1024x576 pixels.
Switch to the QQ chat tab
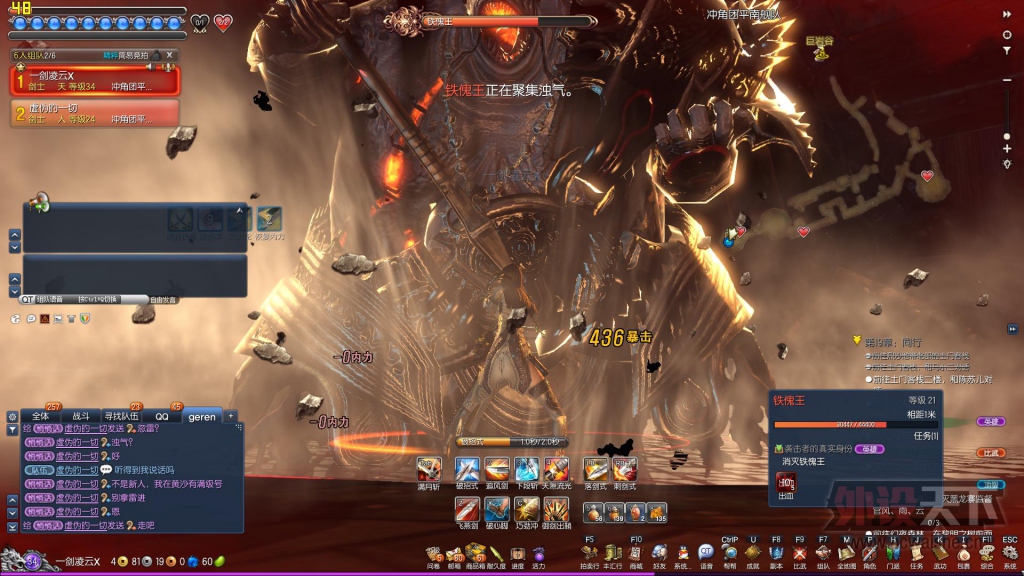pyautogui.click(x=161, y=416)
